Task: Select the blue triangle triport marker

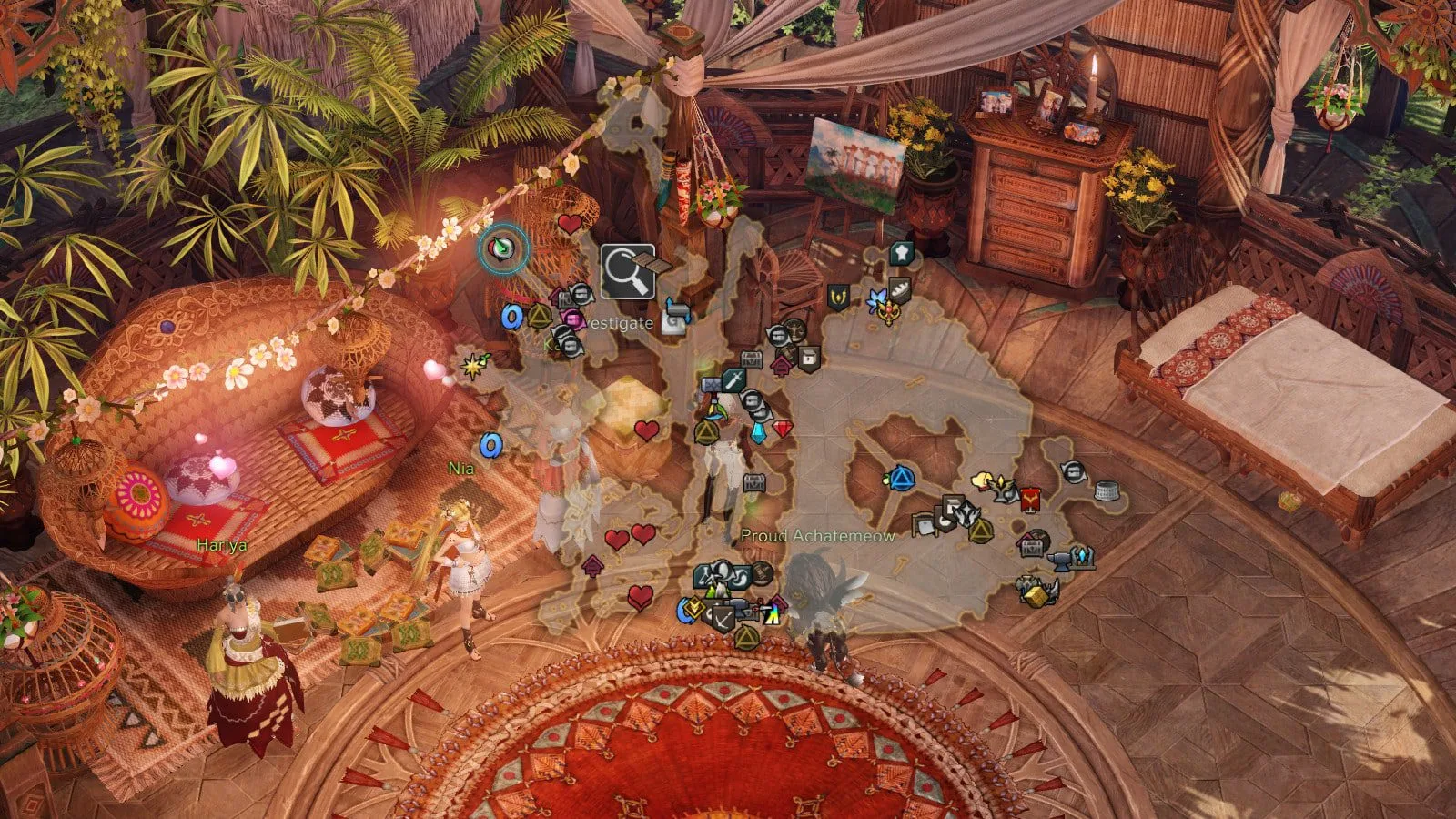Action: click(901, 477)
